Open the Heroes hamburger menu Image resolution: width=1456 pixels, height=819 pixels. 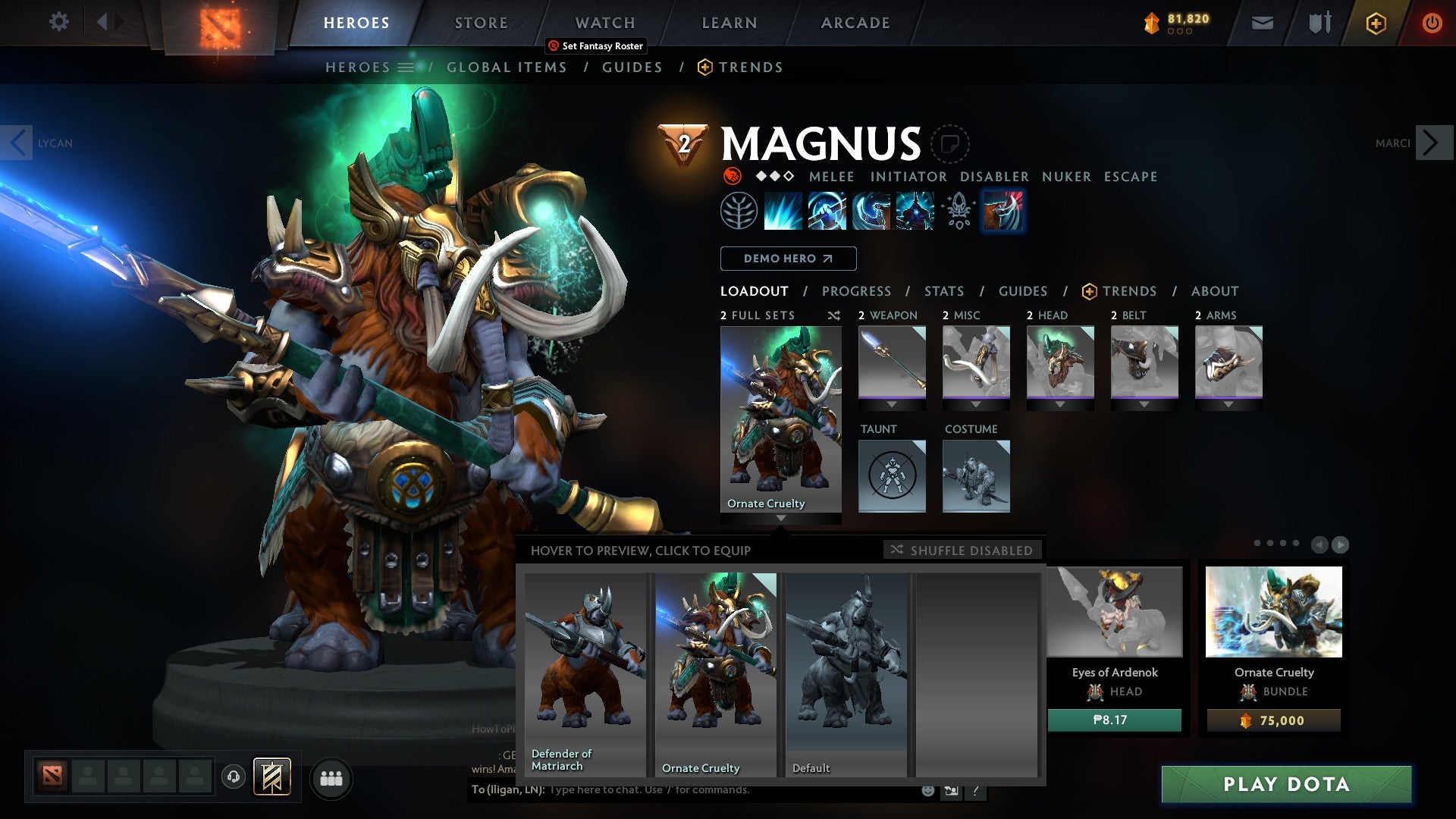(406, 67)
